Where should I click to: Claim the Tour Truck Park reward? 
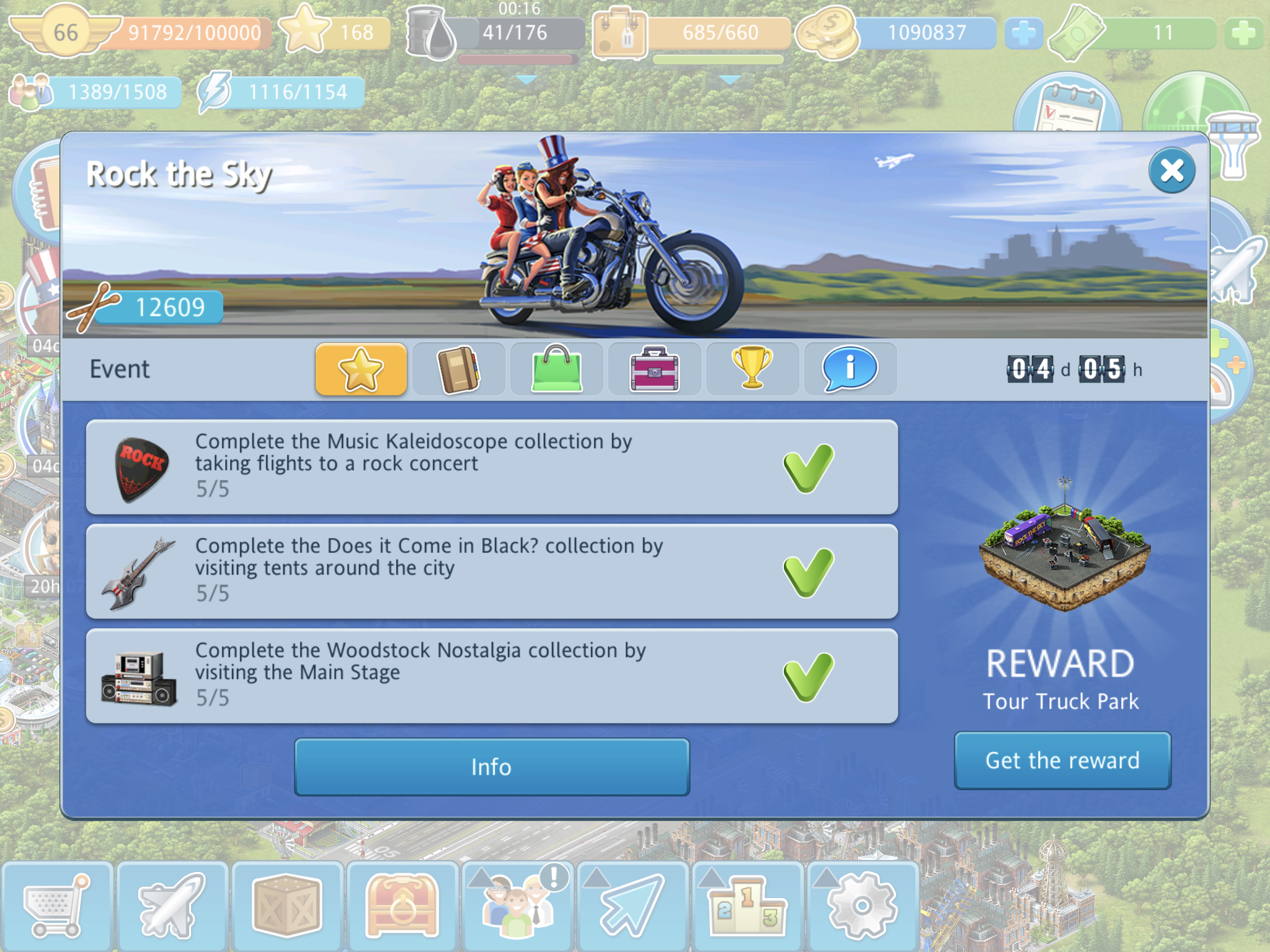coord(1062,760)
